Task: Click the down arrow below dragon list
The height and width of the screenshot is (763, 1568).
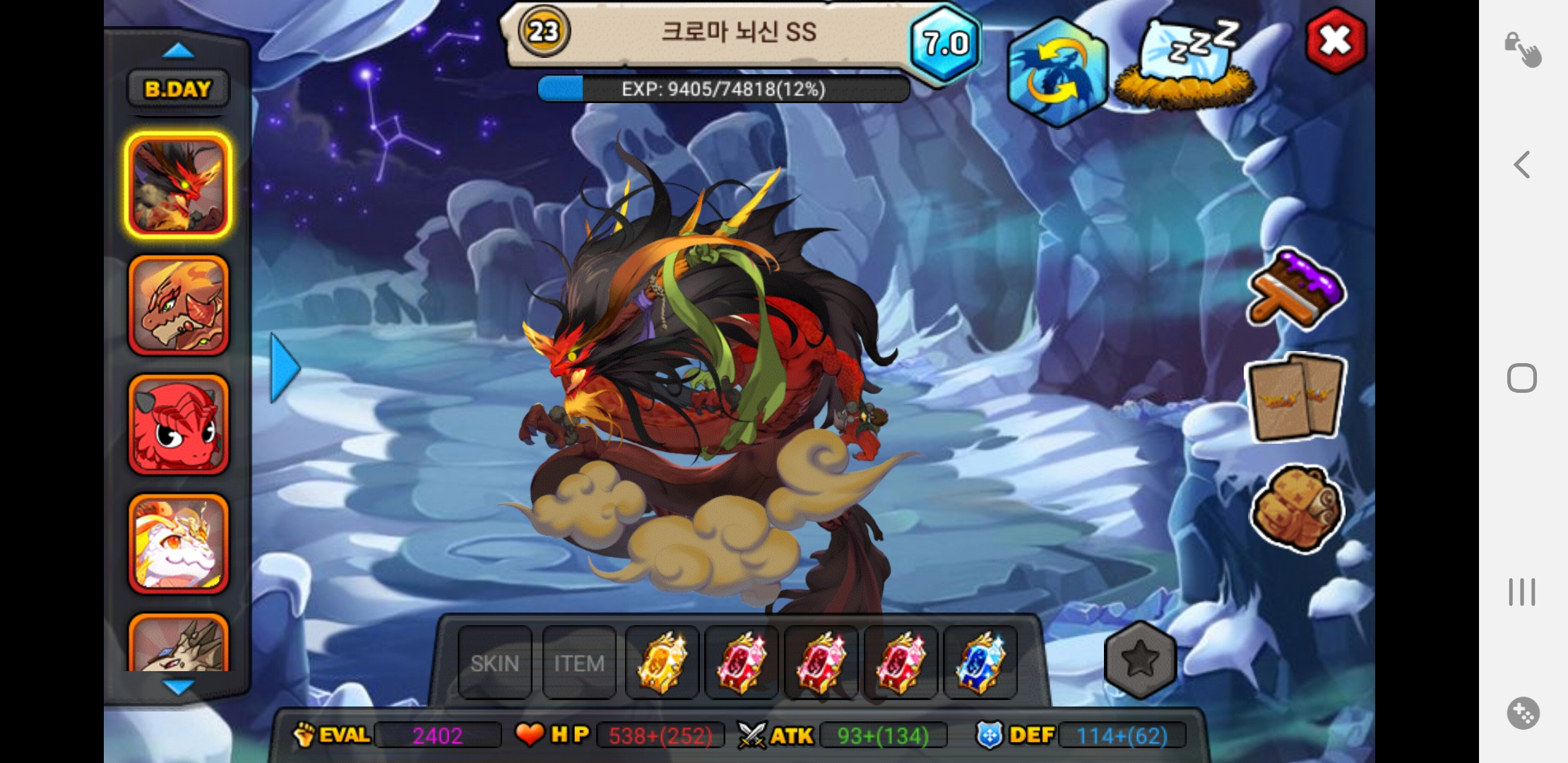Action: (178, 687)
